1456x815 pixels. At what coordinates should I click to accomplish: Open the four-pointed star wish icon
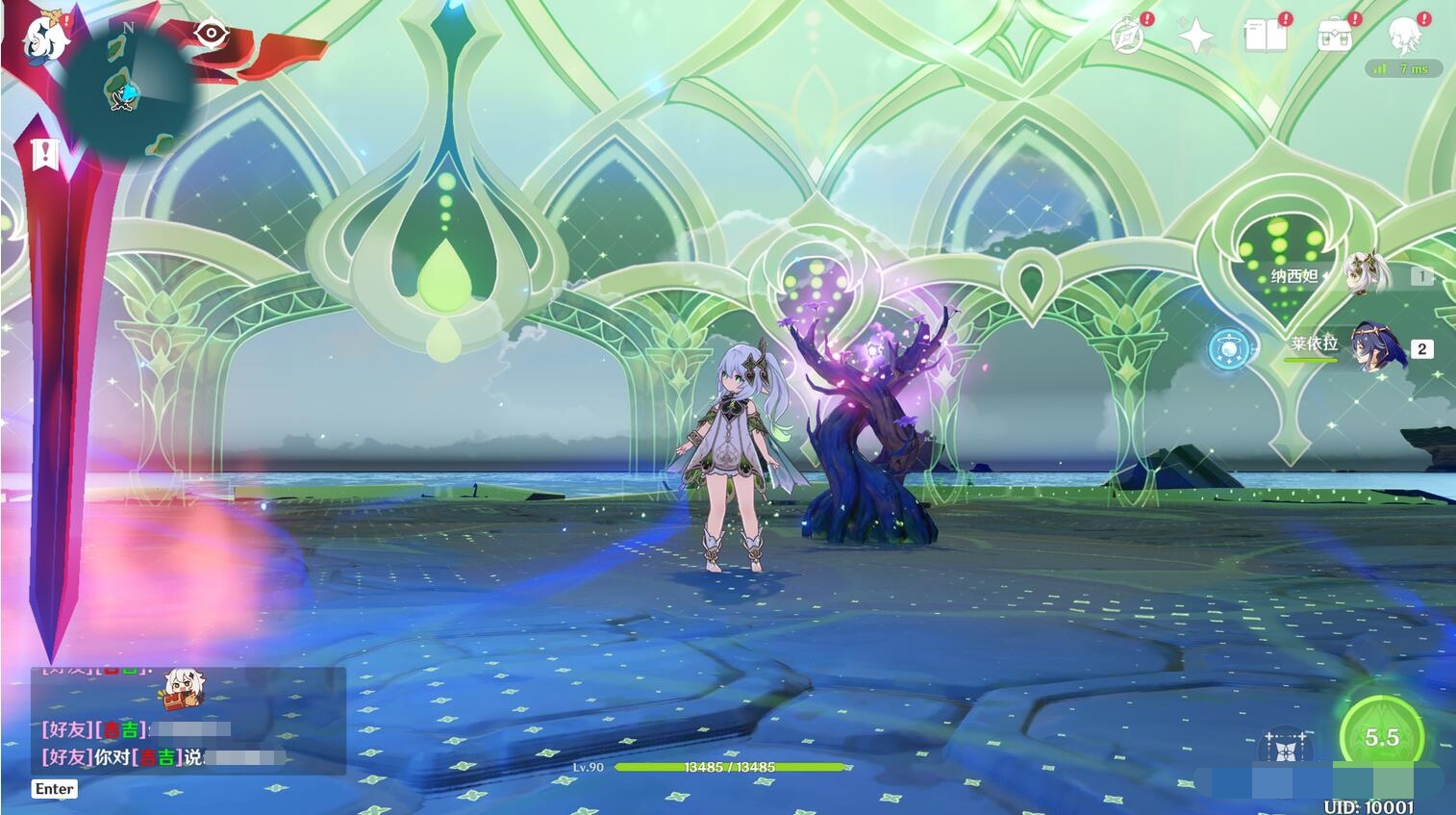coord(1195,37)
